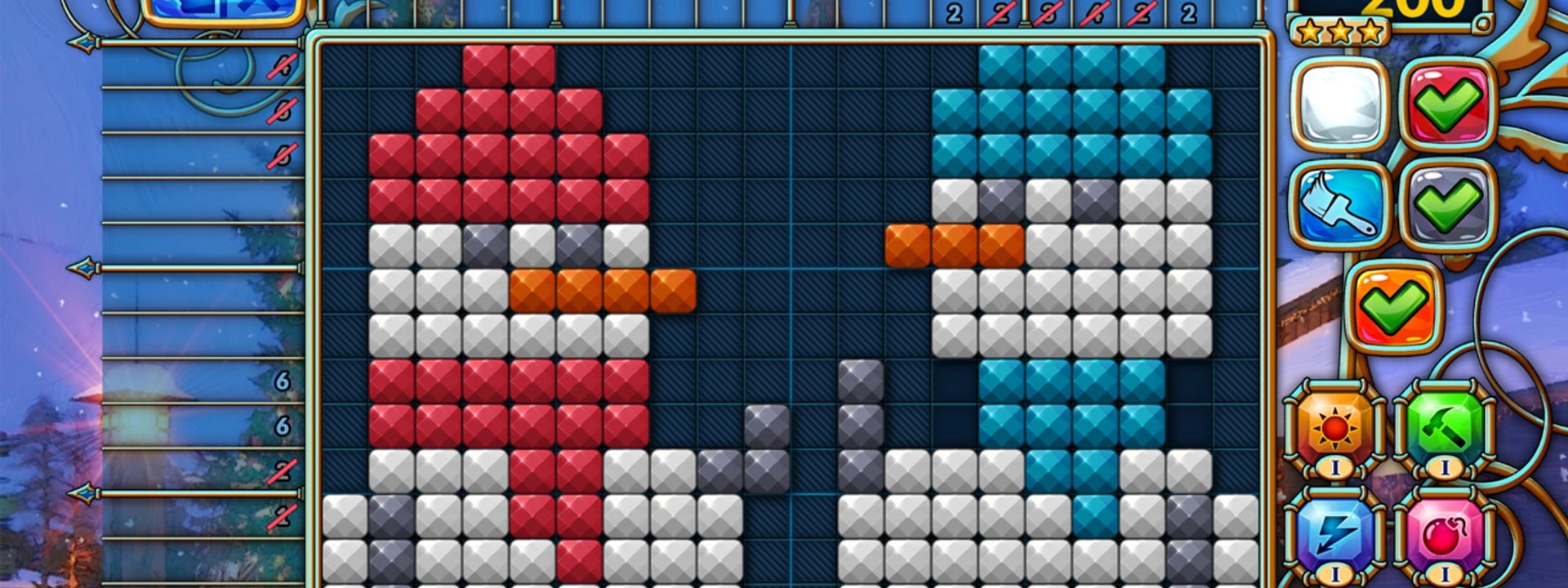1568x588 pixels.
Task: Select the white color swatch
Action: pos(1340,105)
